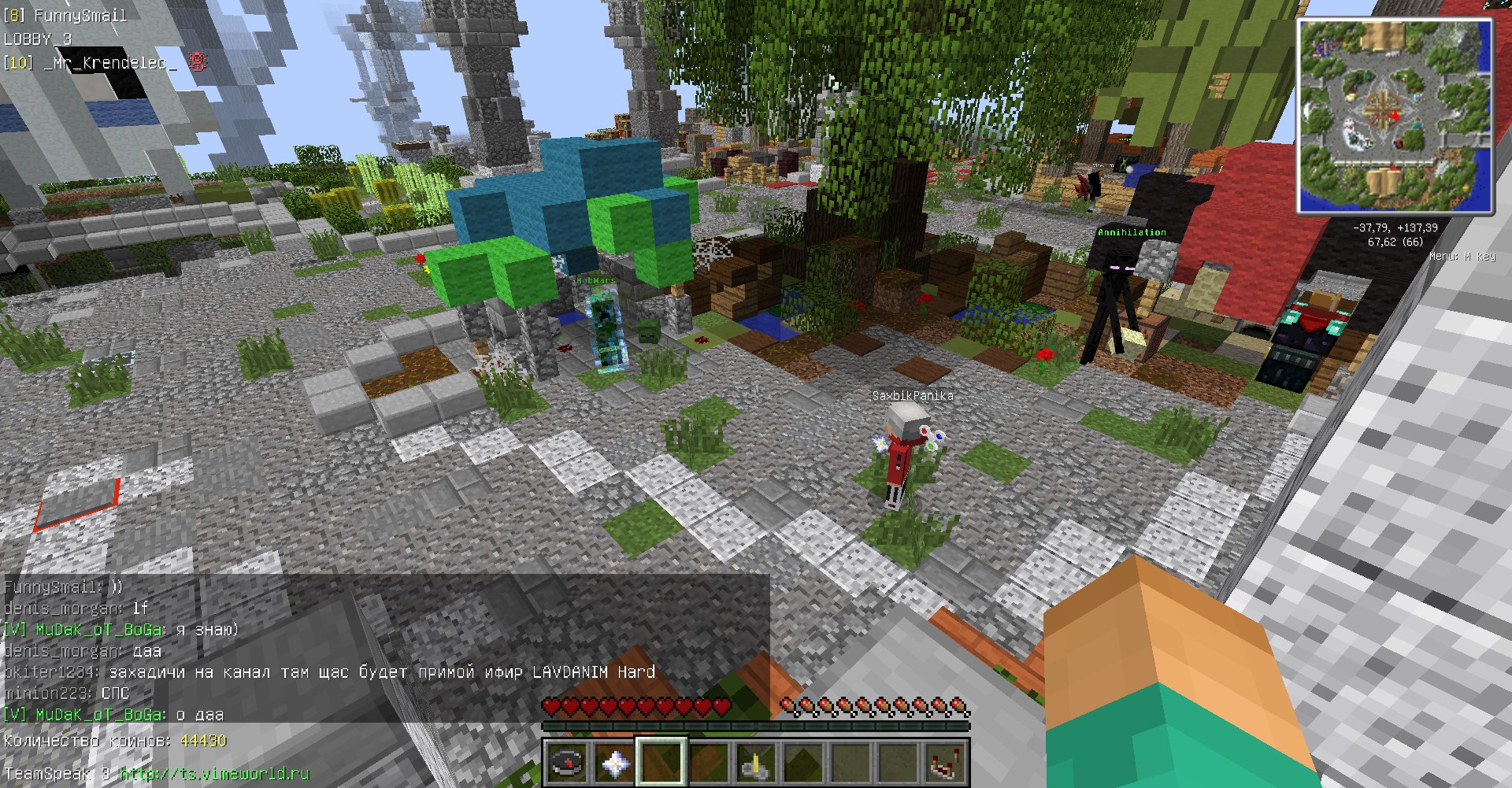Select the compass hotbar slot

pos(566,762)
